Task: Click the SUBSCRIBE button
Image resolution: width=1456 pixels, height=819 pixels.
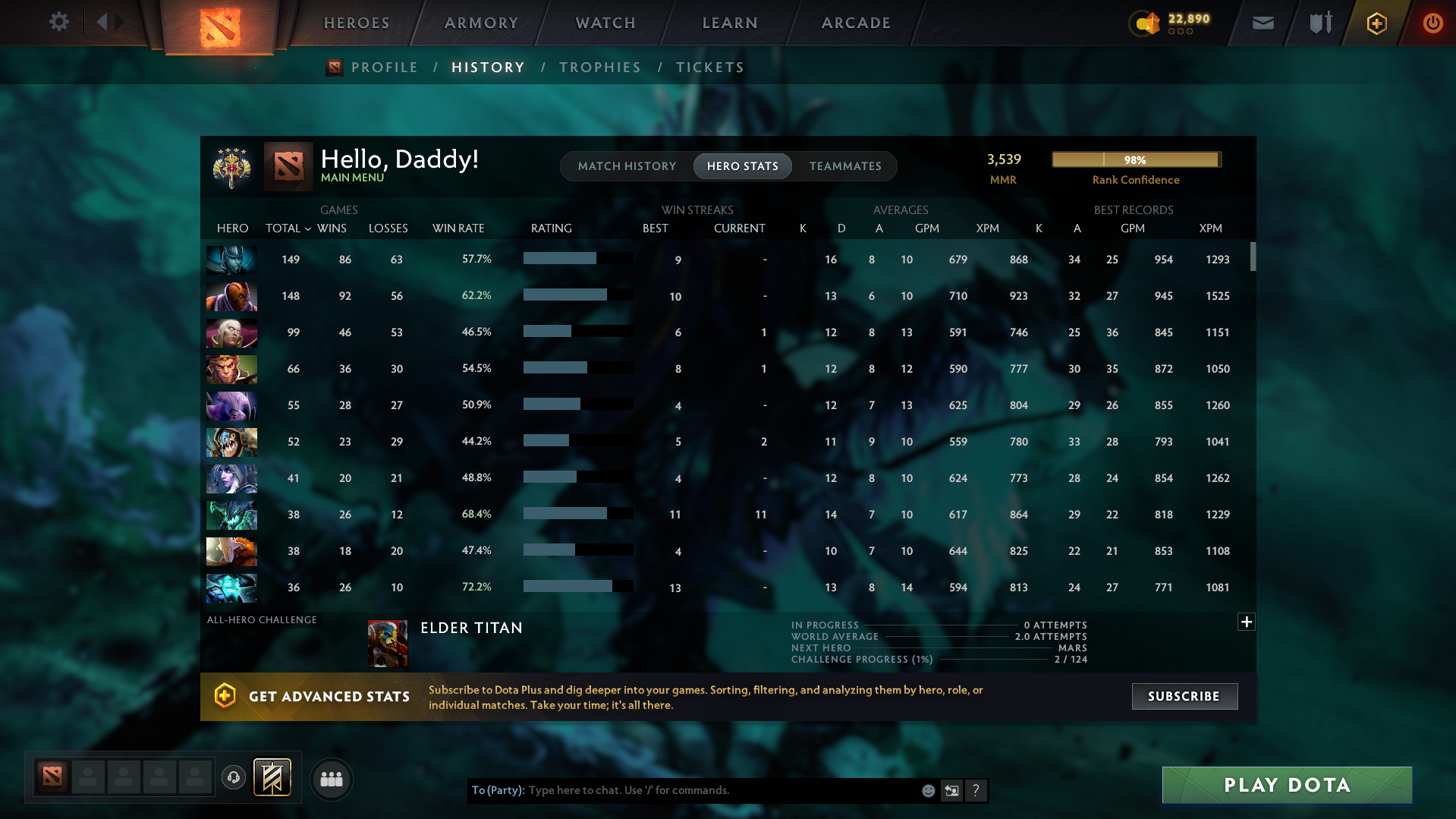Action: click(x=1184, y=696)
